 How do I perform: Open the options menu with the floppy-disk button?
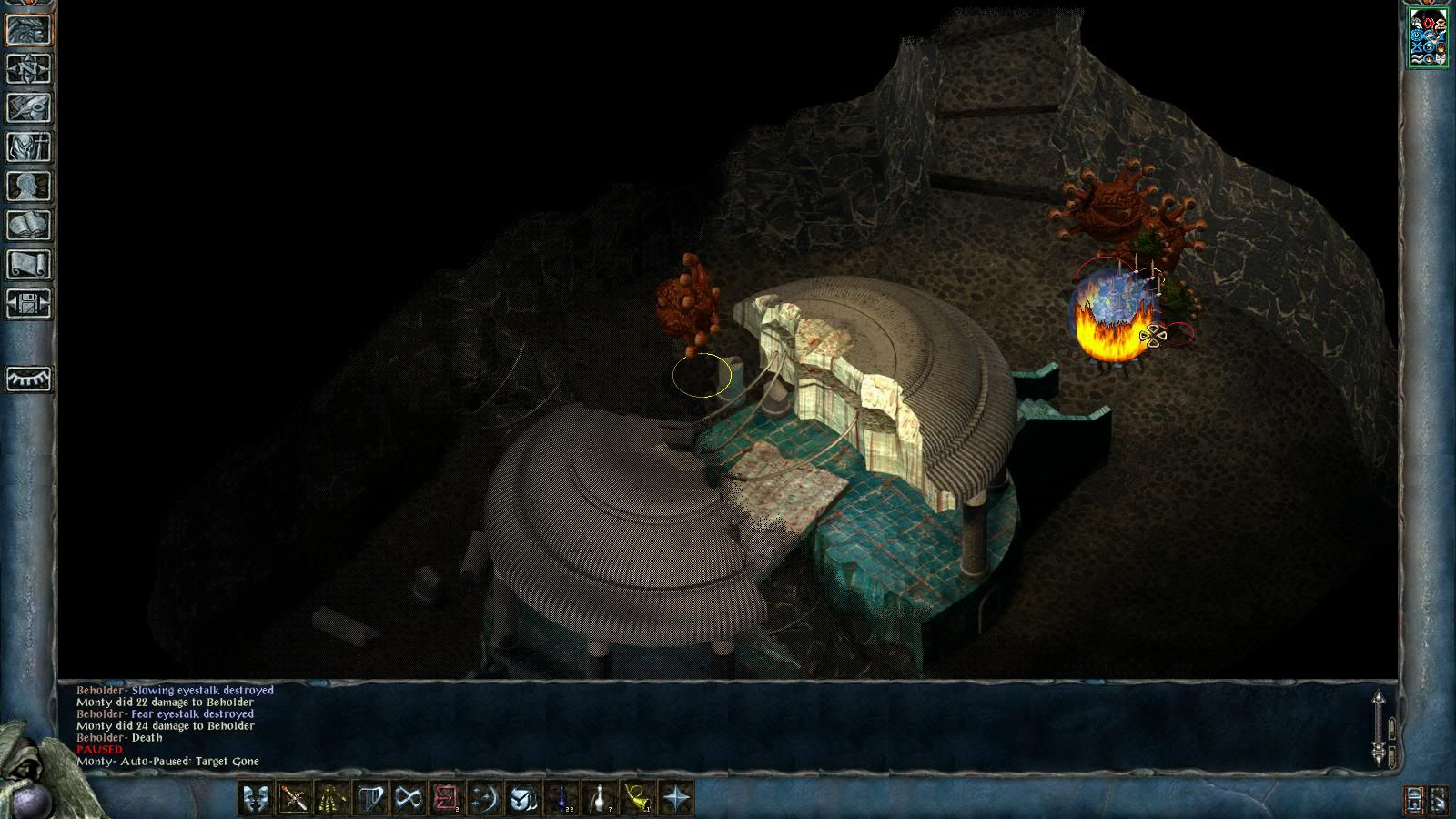point(29,303)
